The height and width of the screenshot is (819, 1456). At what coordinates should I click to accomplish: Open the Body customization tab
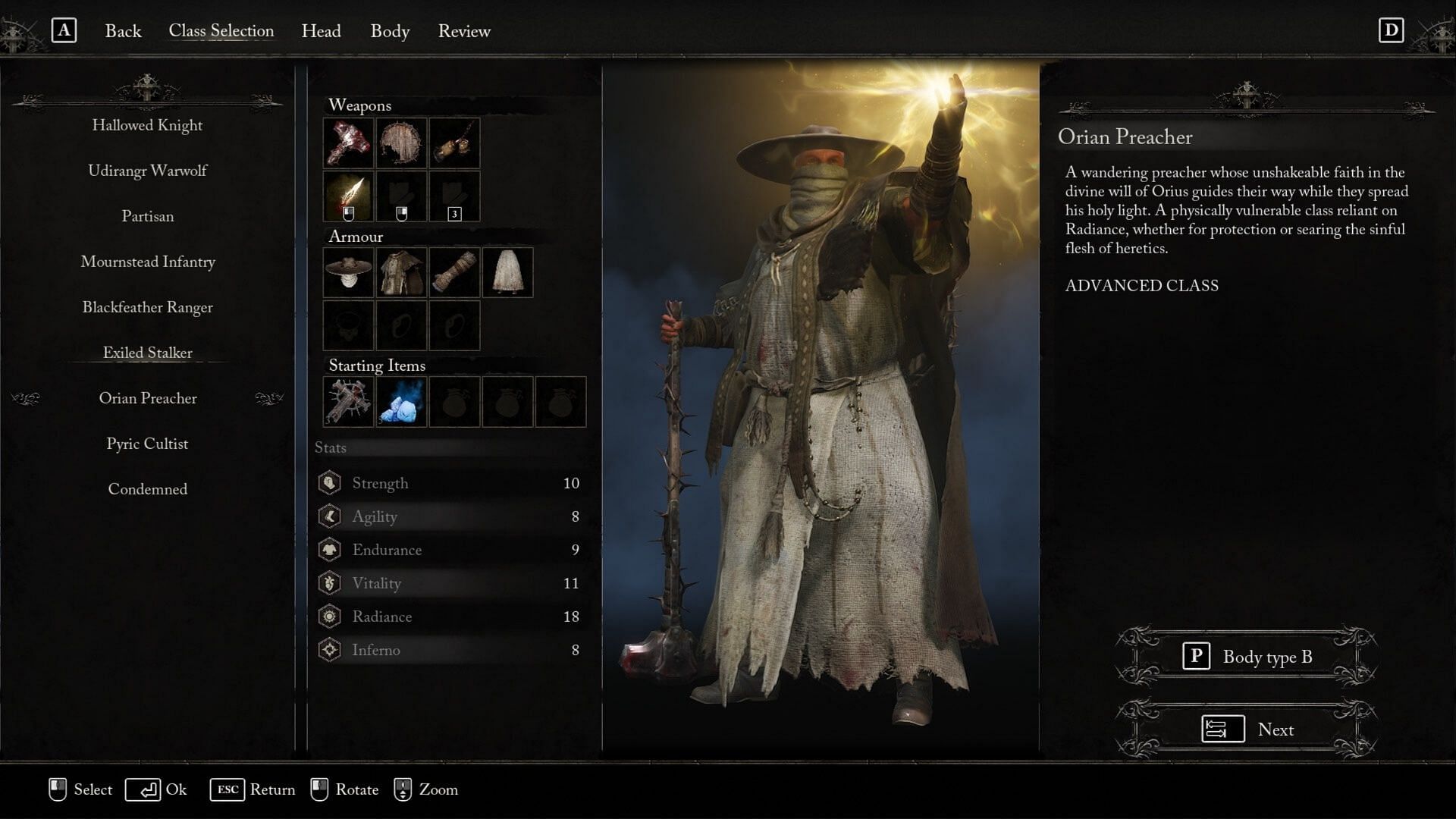click(390, 31)
